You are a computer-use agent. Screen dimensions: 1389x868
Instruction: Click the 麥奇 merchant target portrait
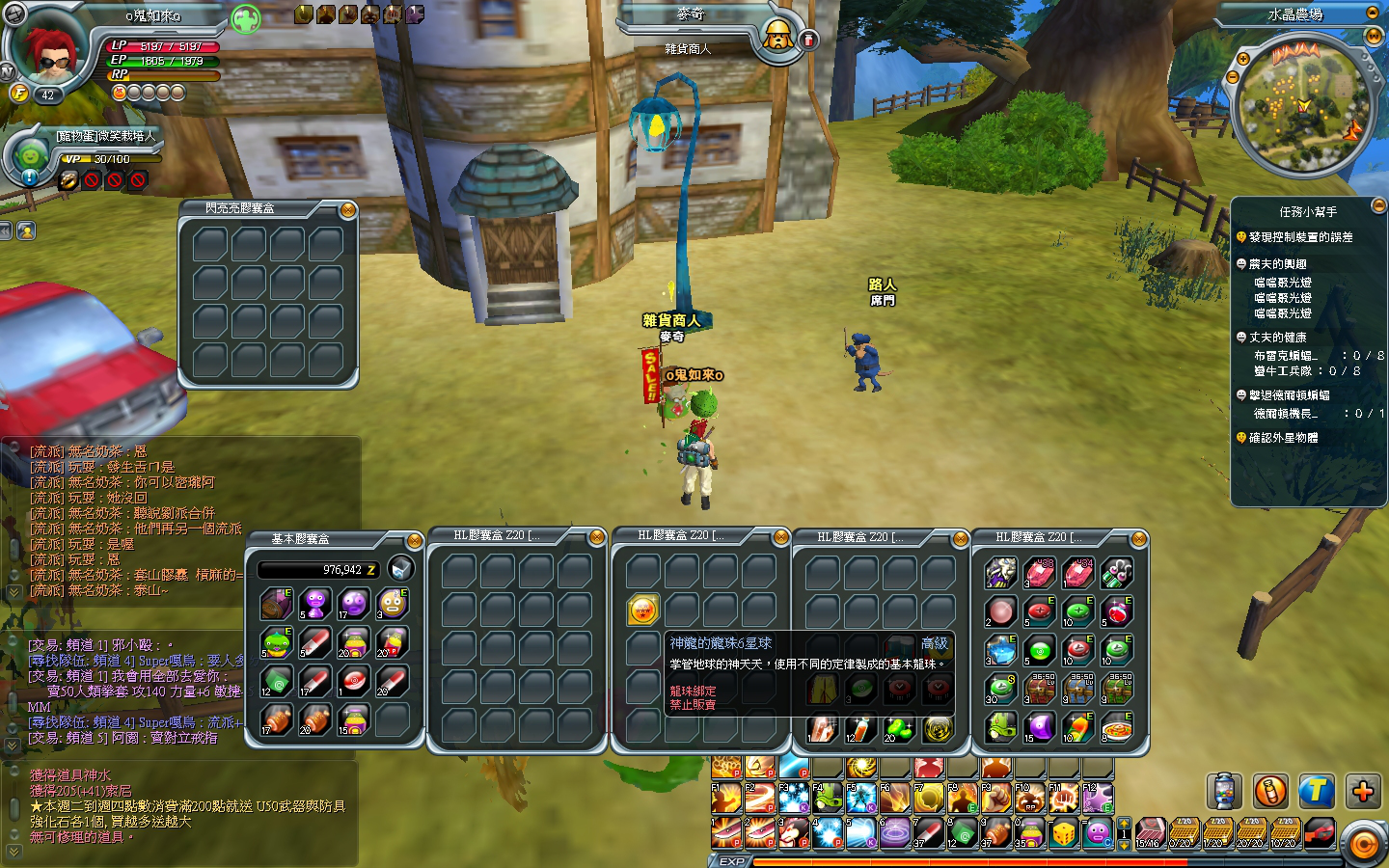click(777, 37)
